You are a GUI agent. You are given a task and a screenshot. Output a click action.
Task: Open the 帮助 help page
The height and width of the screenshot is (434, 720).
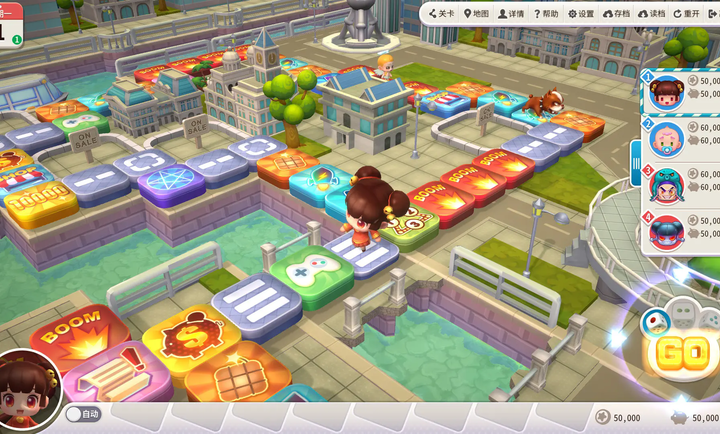tap(546, 14)
